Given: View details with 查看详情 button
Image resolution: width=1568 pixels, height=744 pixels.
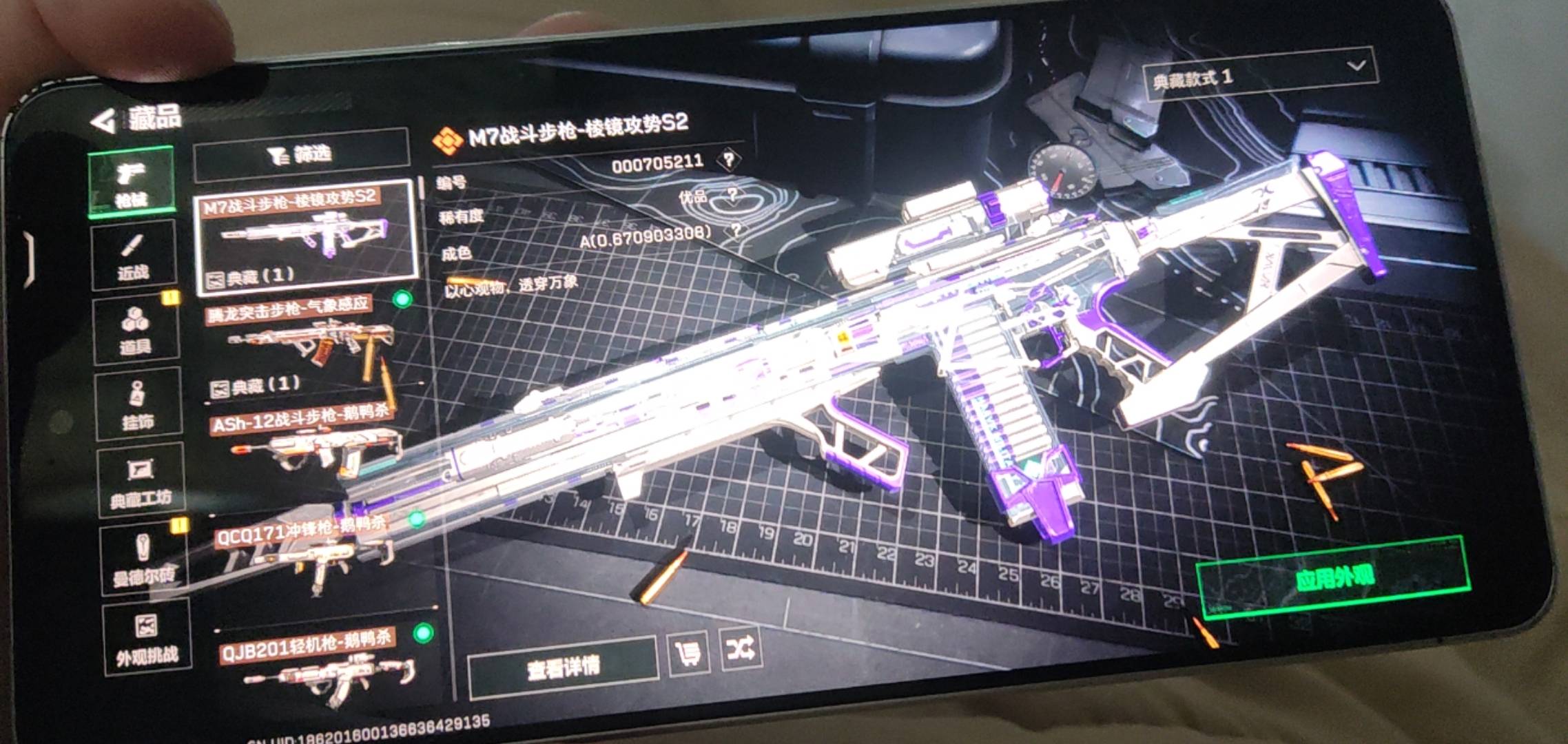Looking at the screenshot, I should 562,666.
